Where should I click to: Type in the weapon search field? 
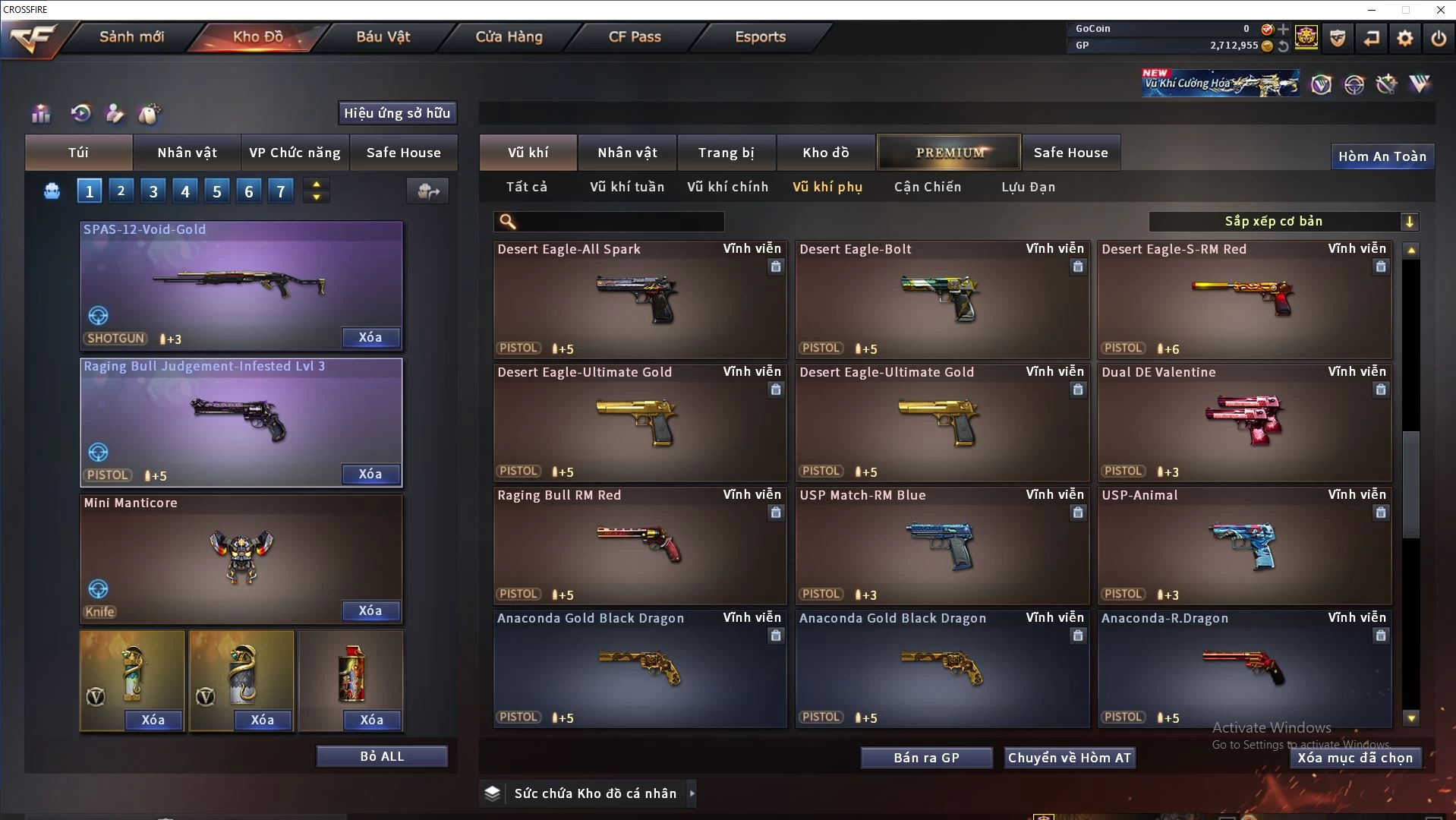click(x=619, y=221)
